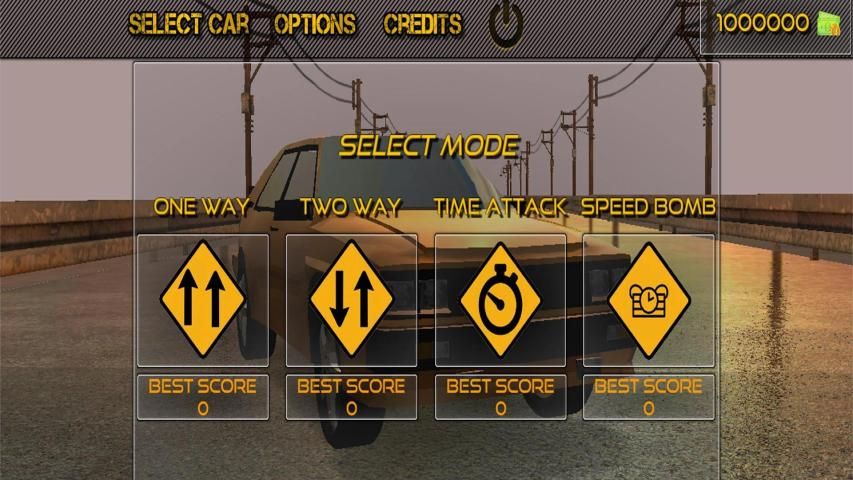Open the Select Car menu
This screenshot has height=480, width=853.
189,25
